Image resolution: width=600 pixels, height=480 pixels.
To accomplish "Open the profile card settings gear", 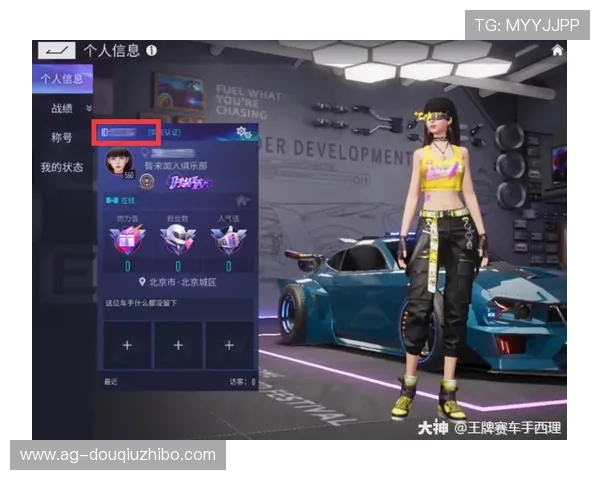I will [240, 132].
